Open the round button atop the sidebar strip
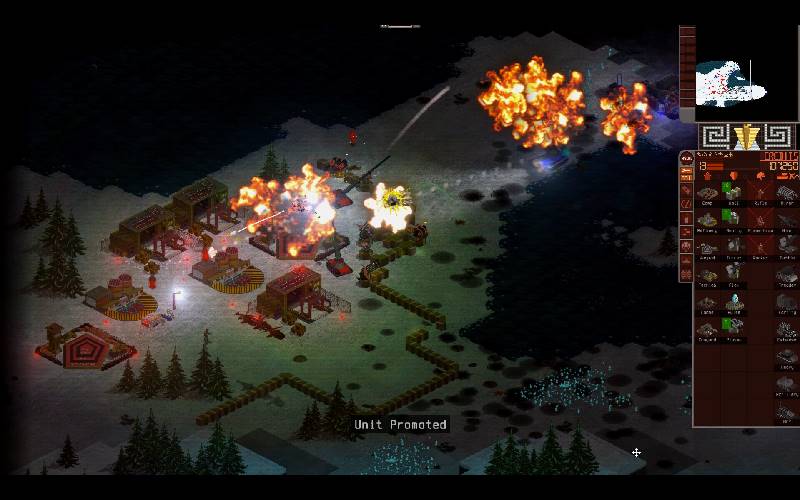800x500 pixels. (x=686, y=157)
